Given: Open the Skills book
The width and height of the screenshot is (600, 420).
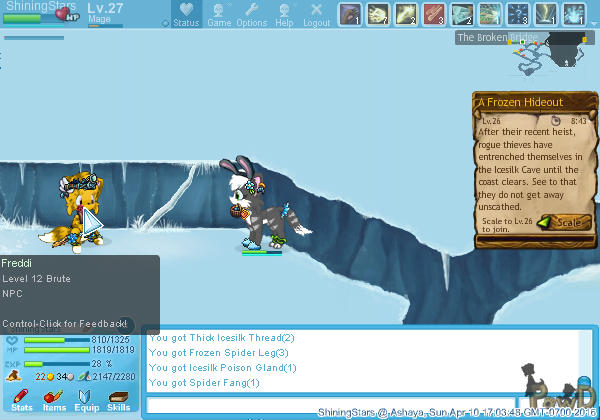Looking at the screenshot, I should click(118, 400).
